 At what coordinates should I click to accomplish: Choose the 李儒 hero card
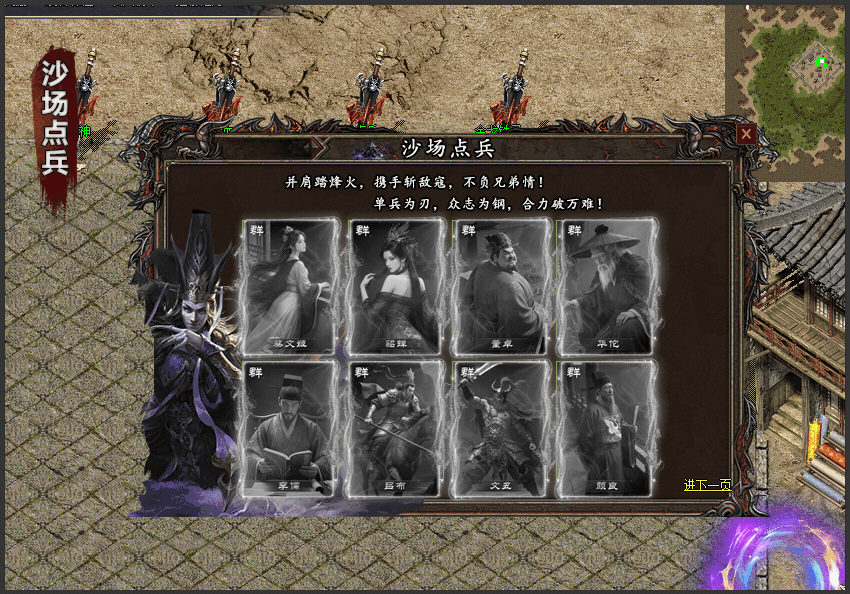[x=292, y=429]
